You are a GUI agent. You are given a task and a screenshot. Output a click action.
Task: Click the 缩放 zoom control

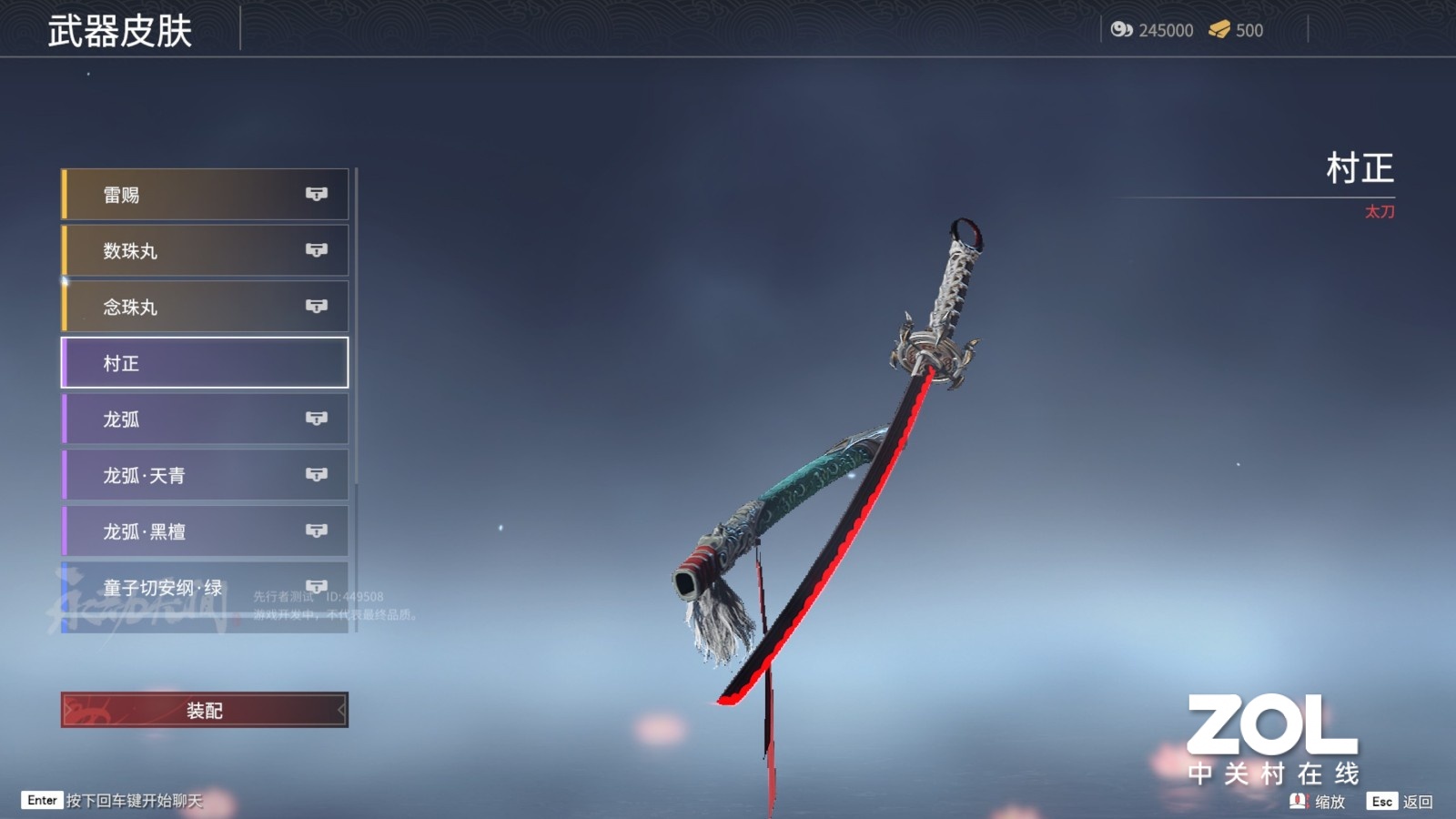coord(1318,802)
